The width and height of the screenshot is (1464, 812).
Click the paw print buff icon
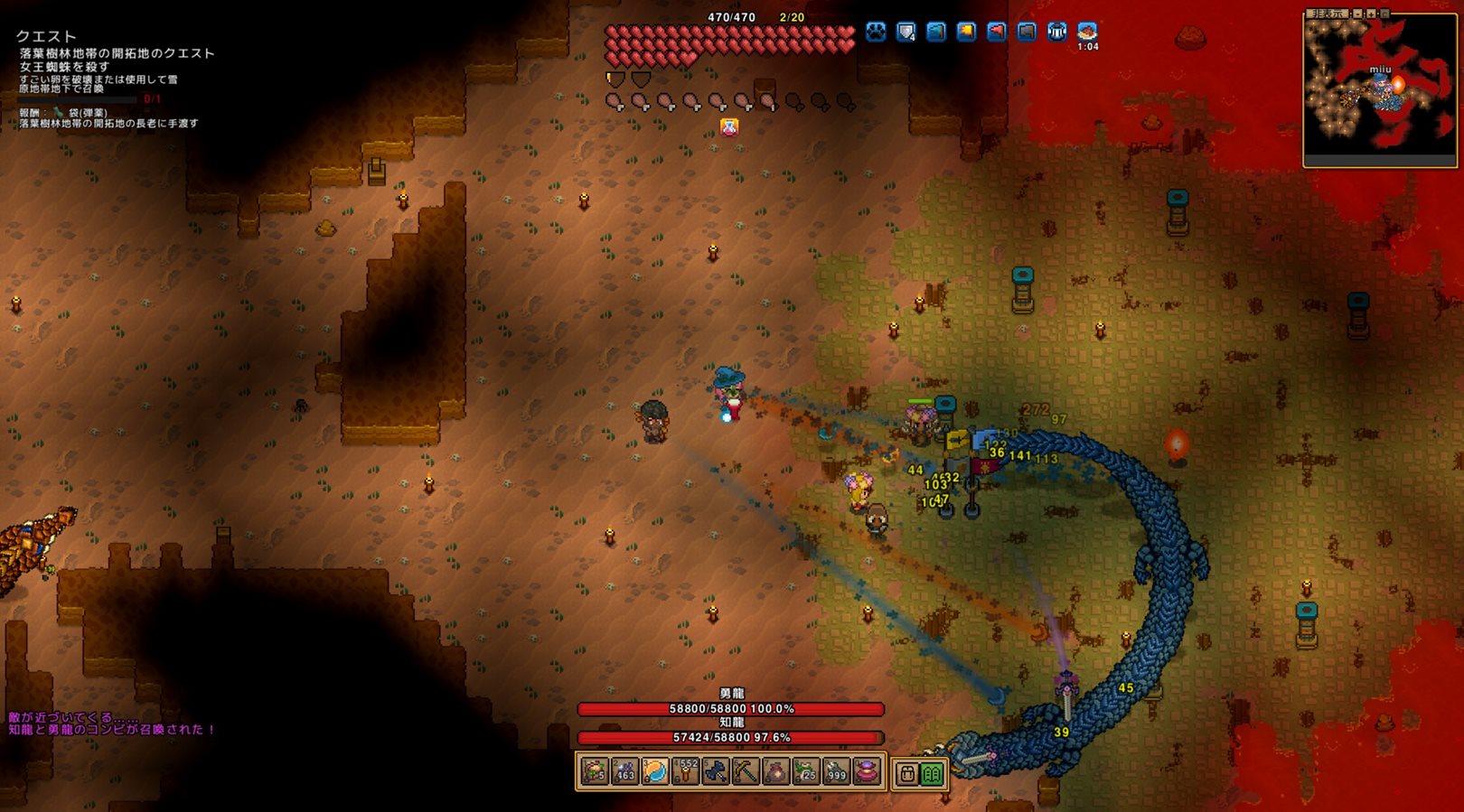point(876,33)
